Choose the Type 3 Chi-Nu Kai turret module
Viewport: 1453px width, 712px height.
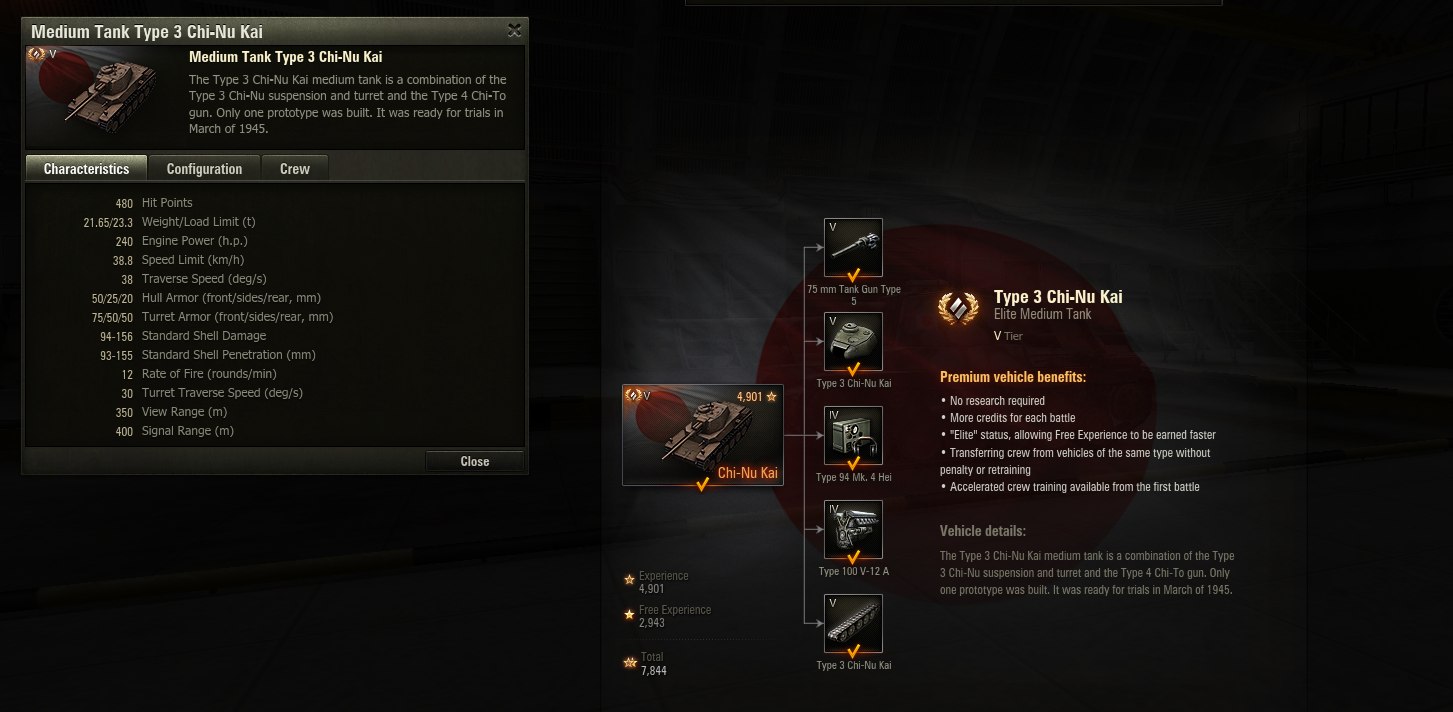coord(853,342)
